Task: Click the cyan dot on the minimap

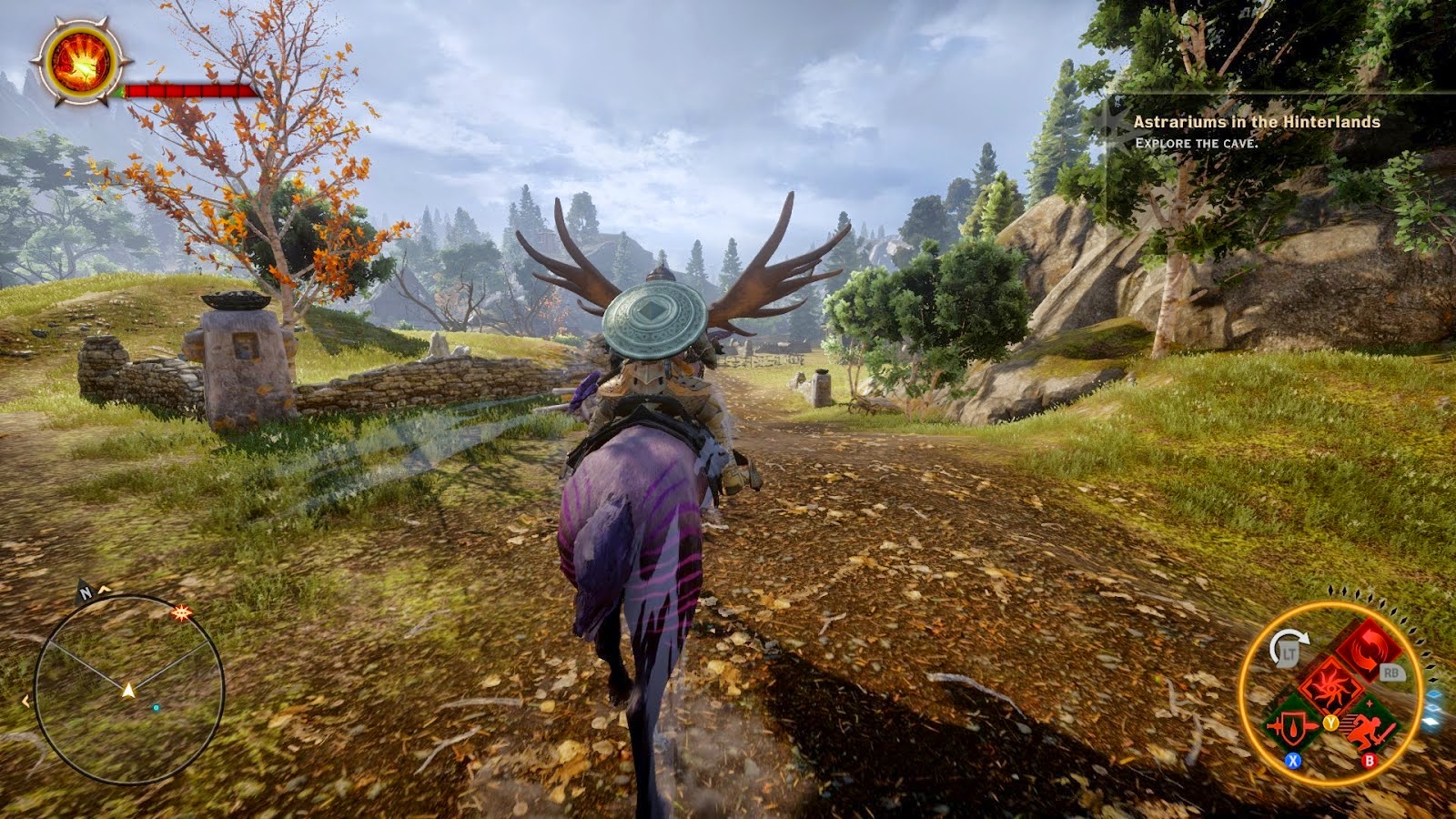Action: click(x=156, y=707)
